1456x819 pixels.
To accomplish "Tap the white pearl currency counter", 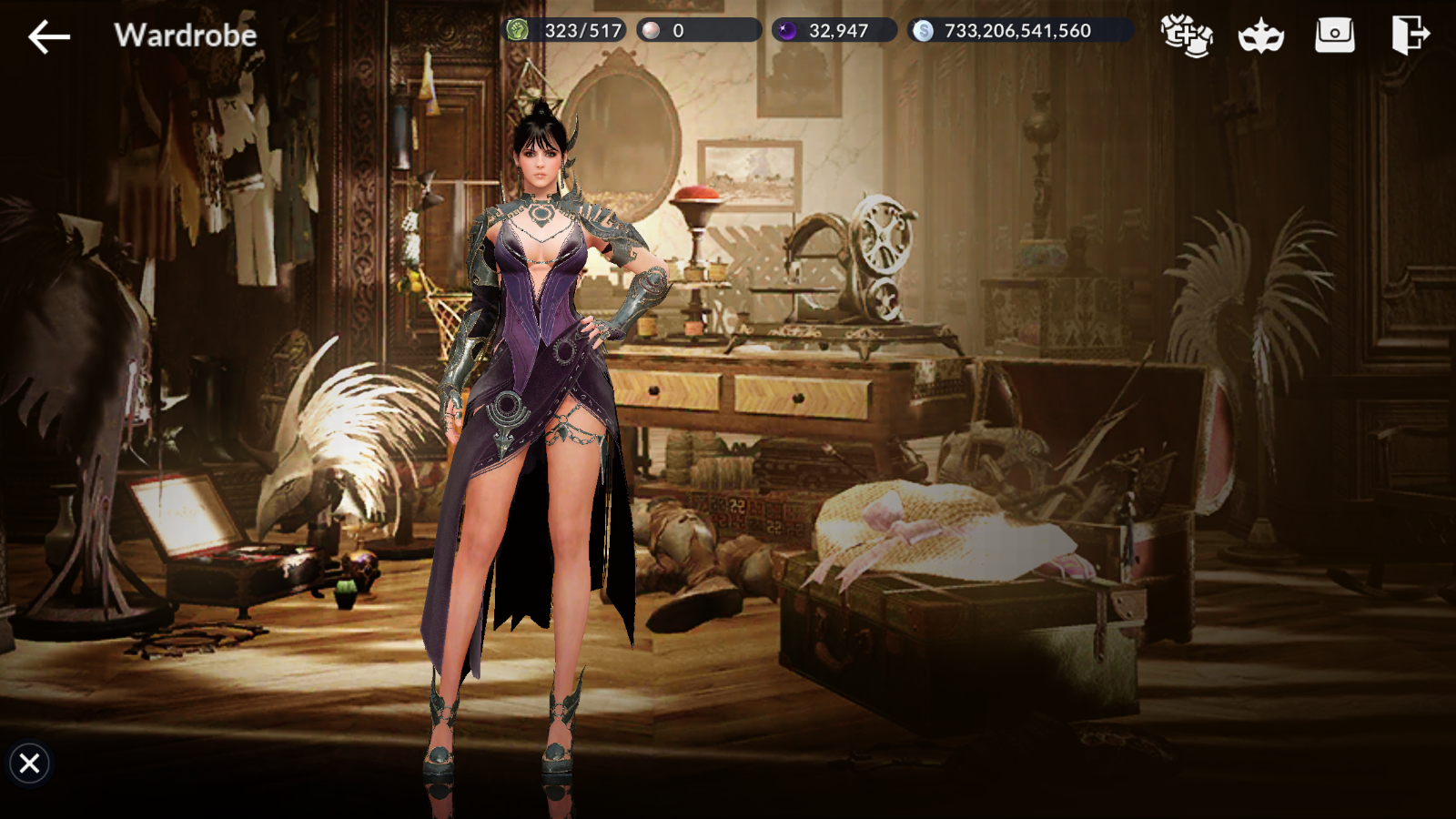I will (698, 31).
